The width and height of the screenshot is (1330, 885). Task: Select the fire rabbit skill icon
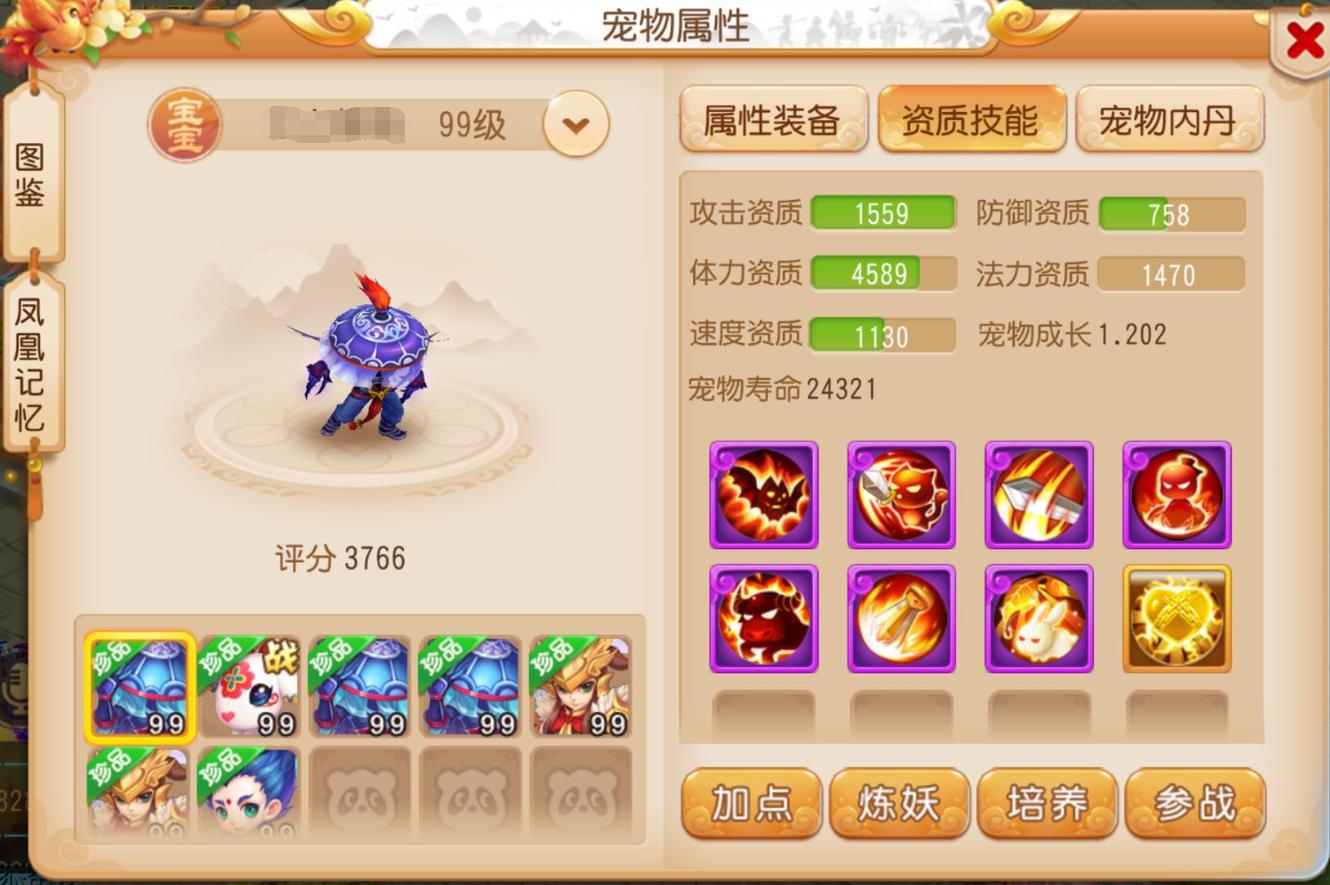coord(1039,617)
